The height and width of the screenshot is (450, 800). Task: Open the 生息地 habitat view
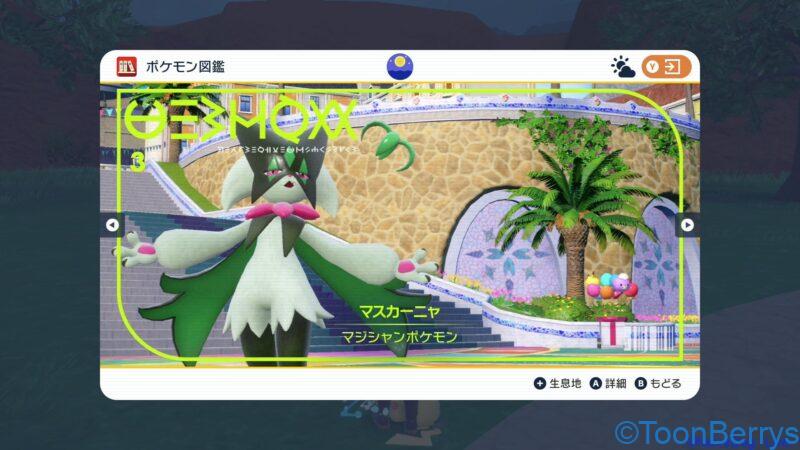click(x=558, y=383)
